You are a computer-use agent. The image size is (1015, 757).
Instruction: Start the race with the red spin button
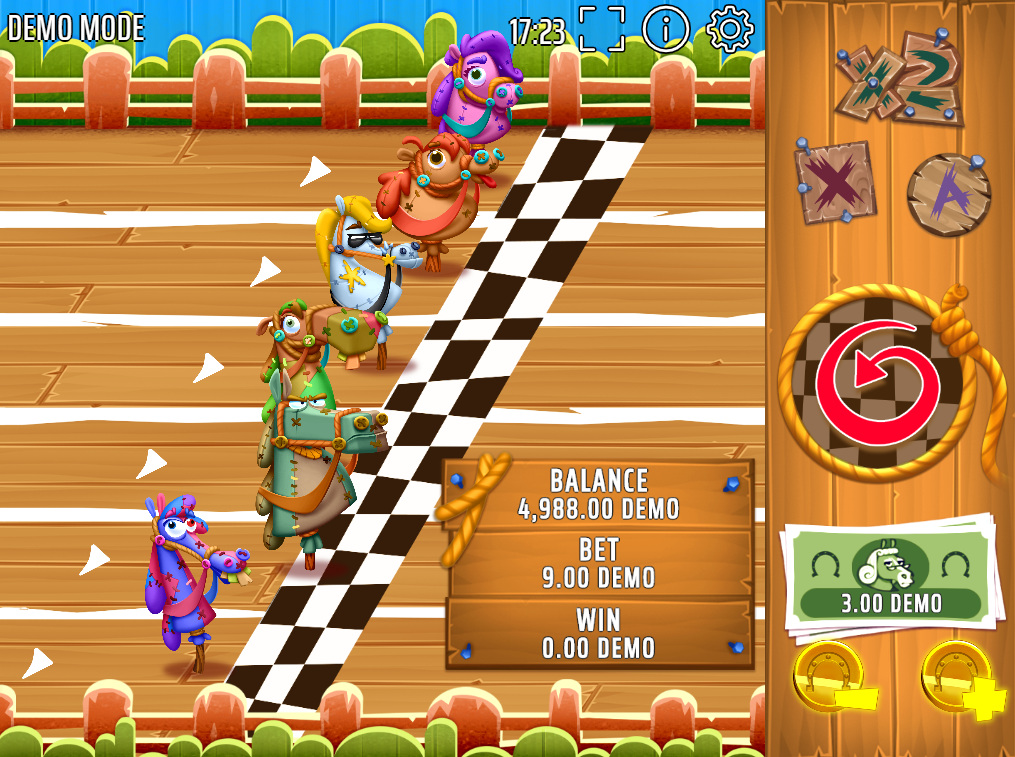coord(877,381)
